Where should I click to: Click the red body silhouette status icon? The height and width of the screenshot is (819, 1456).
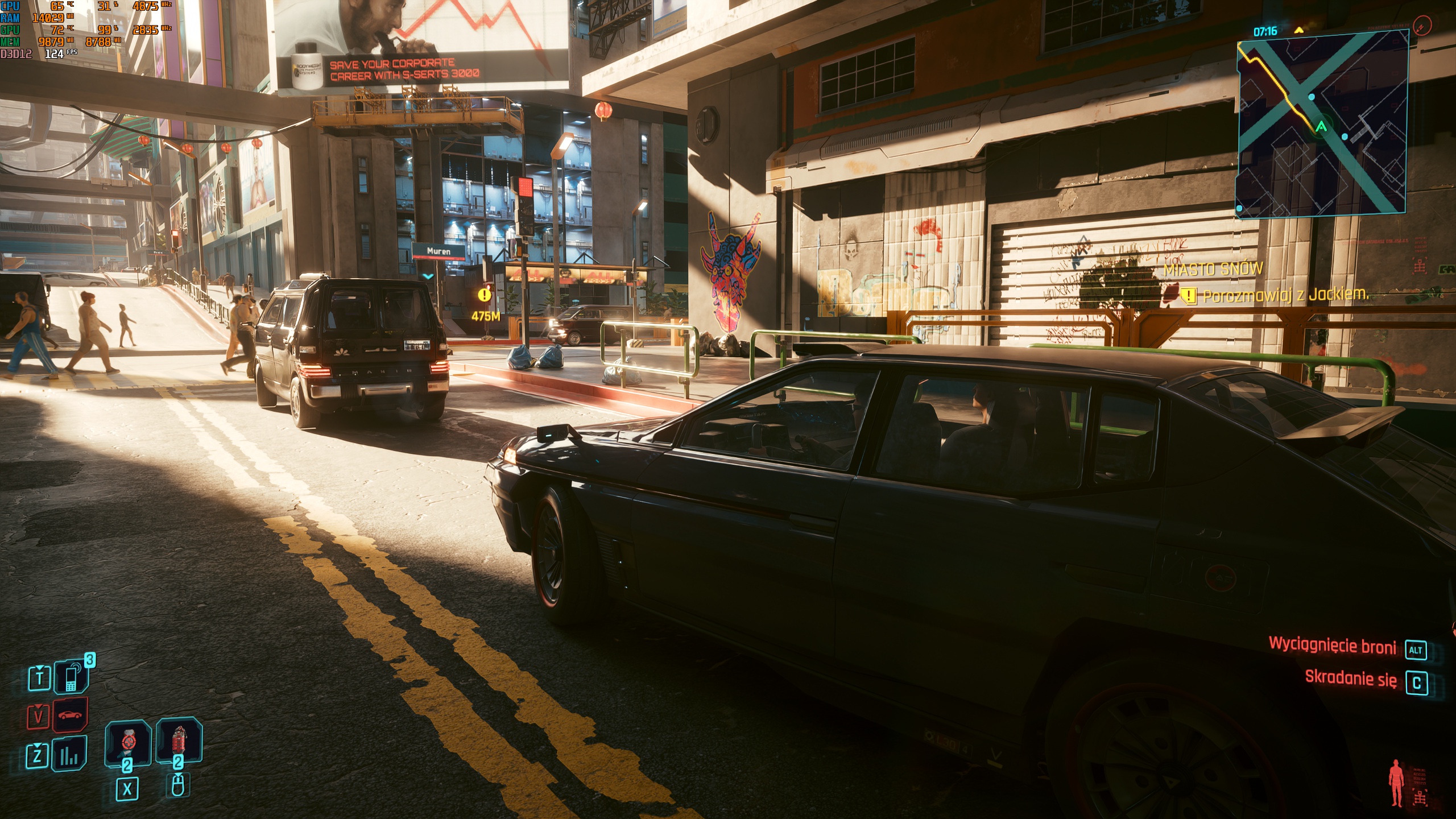pyautogui.click(x=1396, y=781)
